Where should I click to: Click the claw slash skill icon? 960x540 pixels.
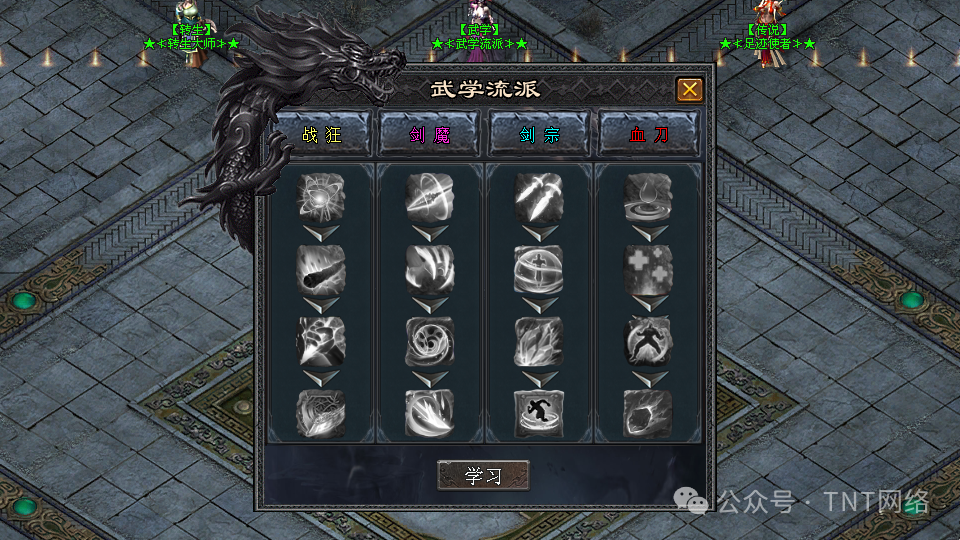430,268
